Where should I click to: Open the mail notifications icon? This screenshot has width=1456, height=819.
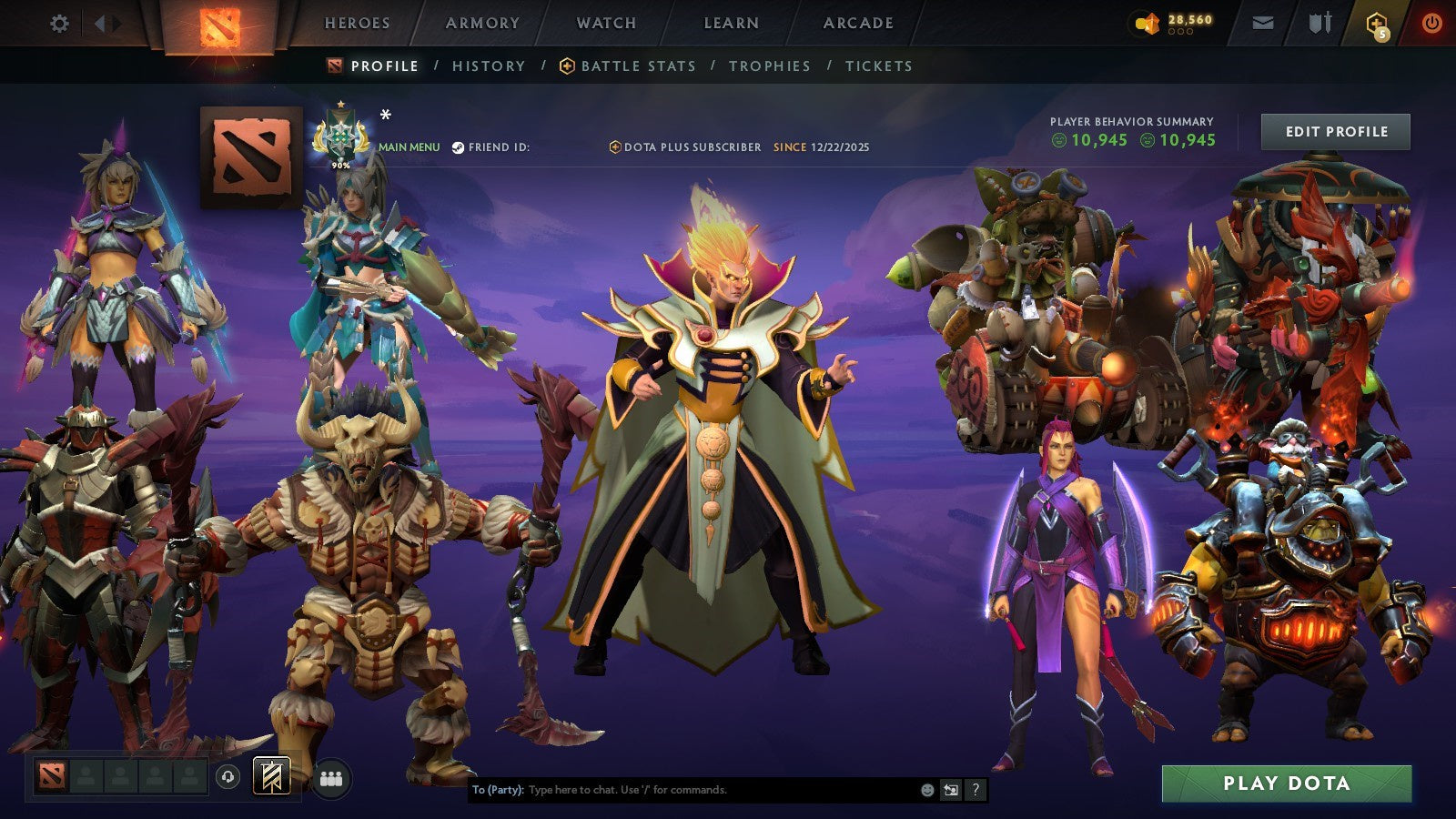pyautogui.click(x=1263, y=23)
